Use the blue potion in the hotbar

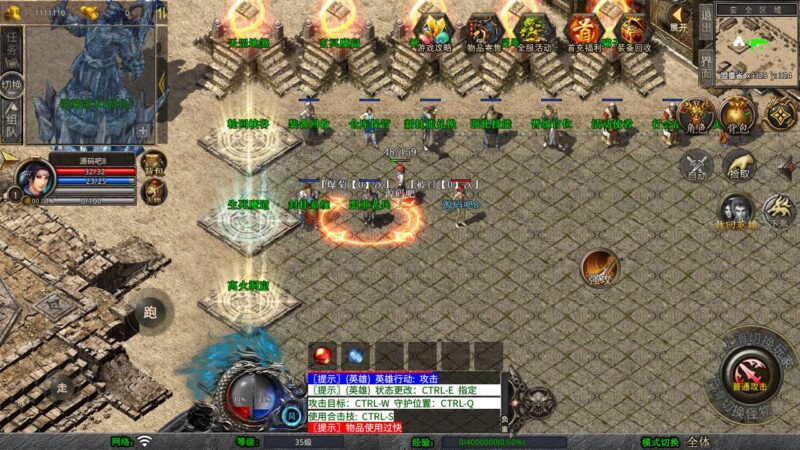pyautogui.click(x=354, y=355)
